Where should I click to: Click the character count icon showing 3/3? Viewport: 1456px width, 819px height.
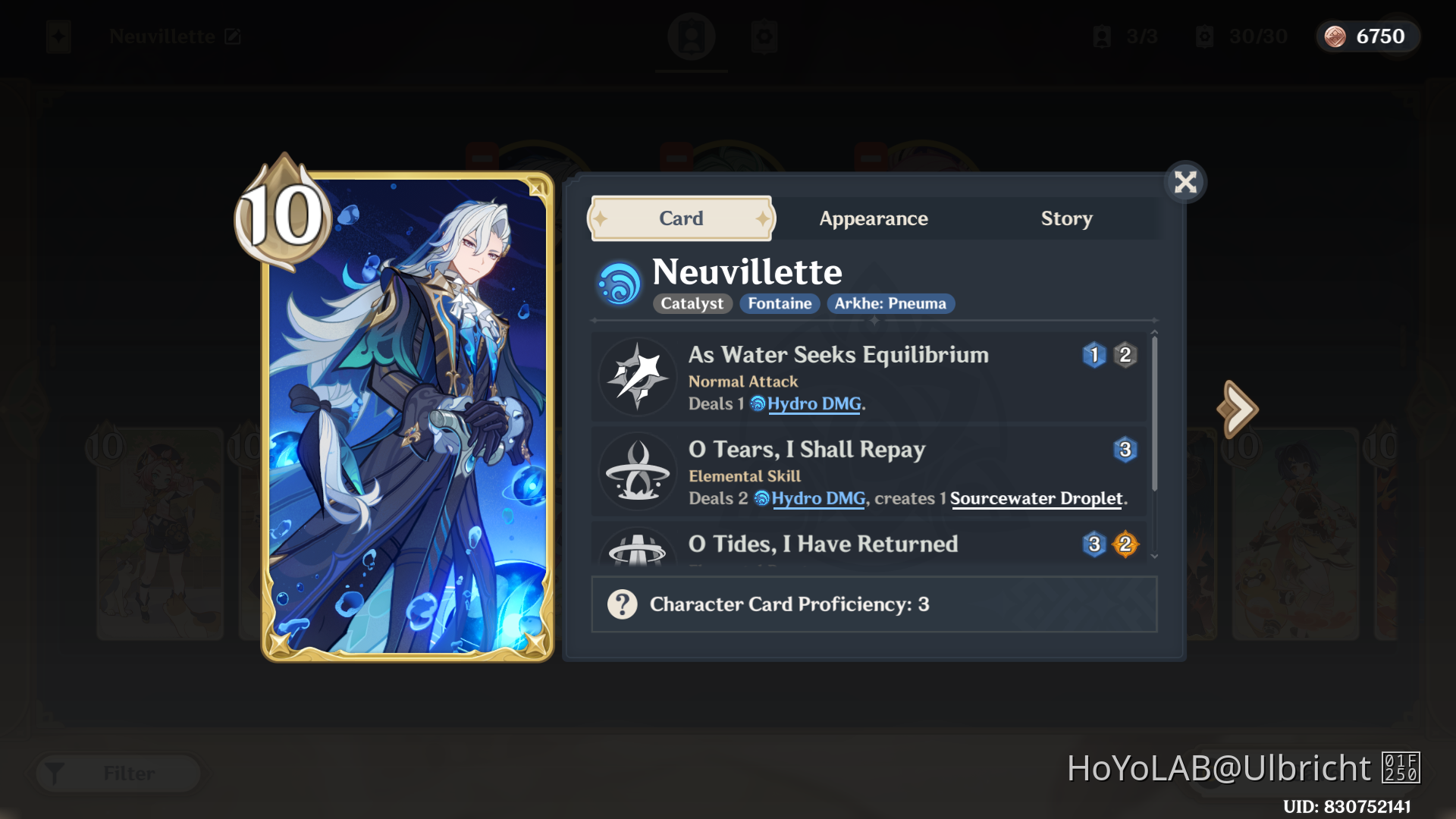point(1101,37)
